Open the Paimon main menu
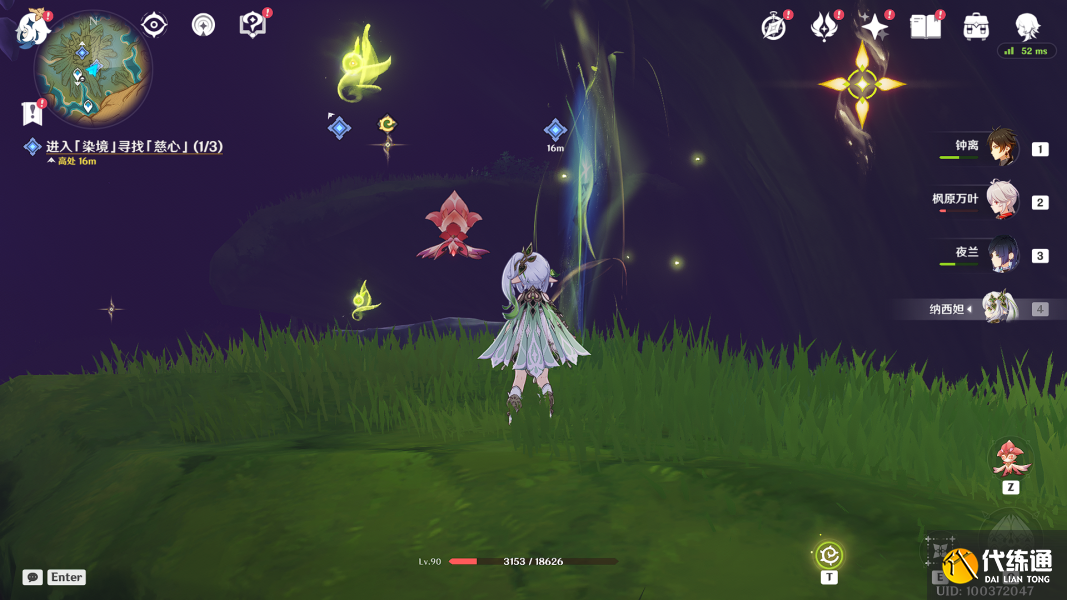The width and height of the screenshot is (1067, 600). click(x=34, y=27)
